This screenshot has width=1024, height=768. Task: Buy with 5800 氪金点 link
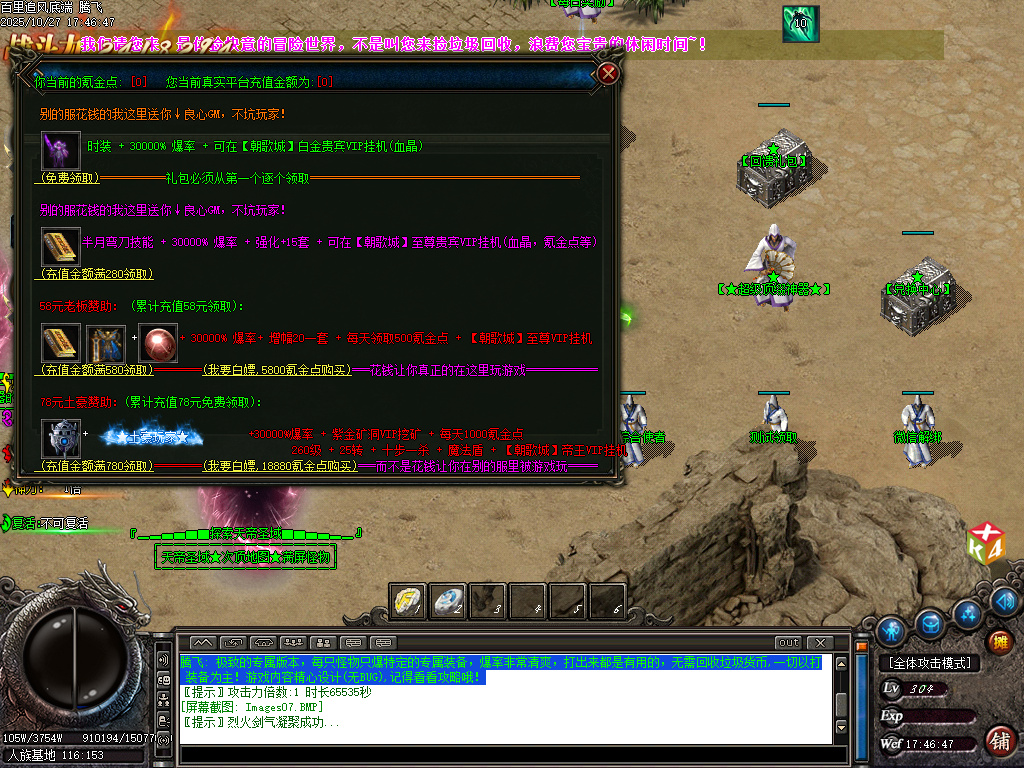[278, 370]
